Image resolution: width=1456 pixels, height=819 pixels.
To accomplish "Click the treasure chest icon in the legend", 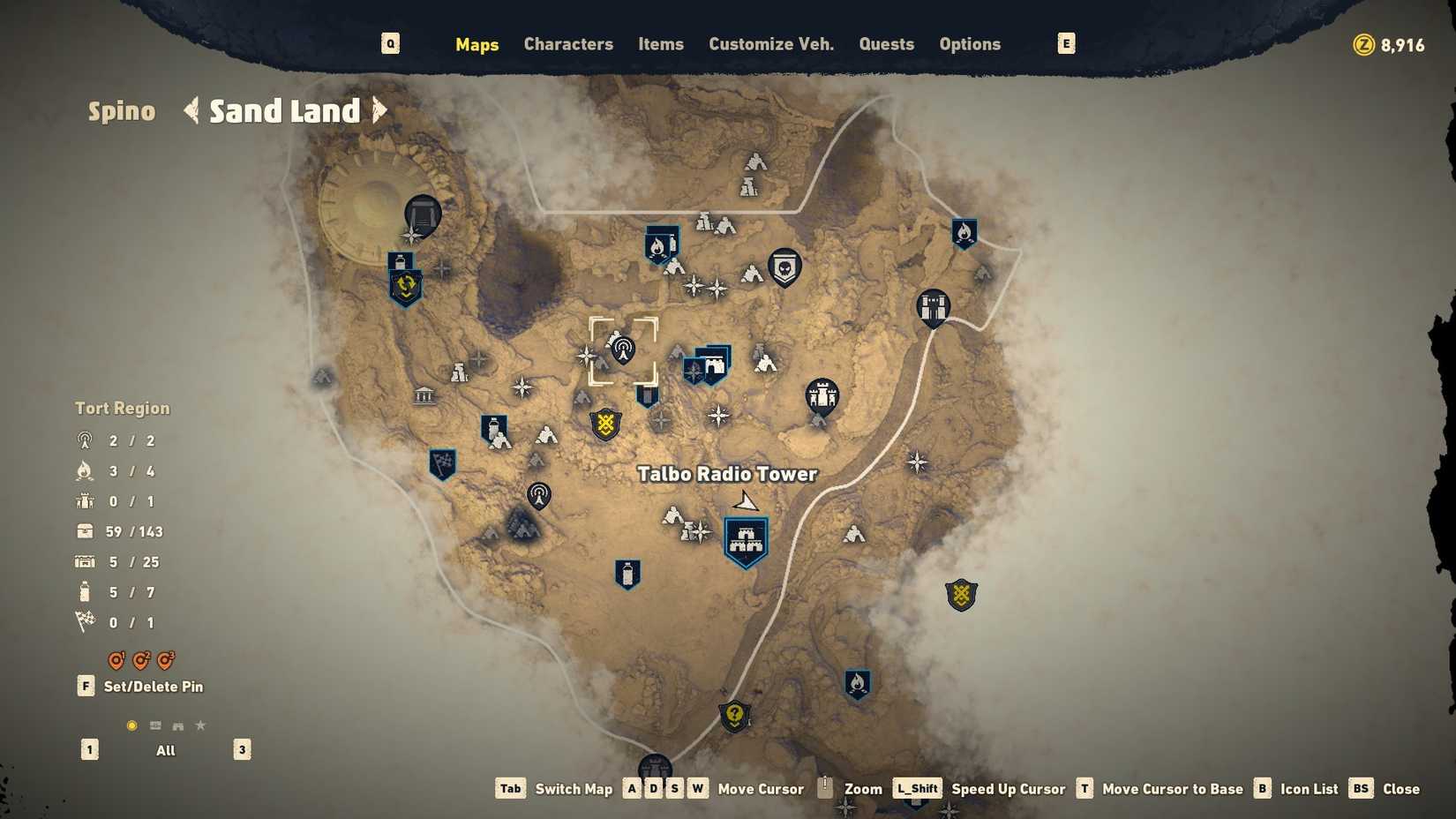I will click(x=84, y=530).
